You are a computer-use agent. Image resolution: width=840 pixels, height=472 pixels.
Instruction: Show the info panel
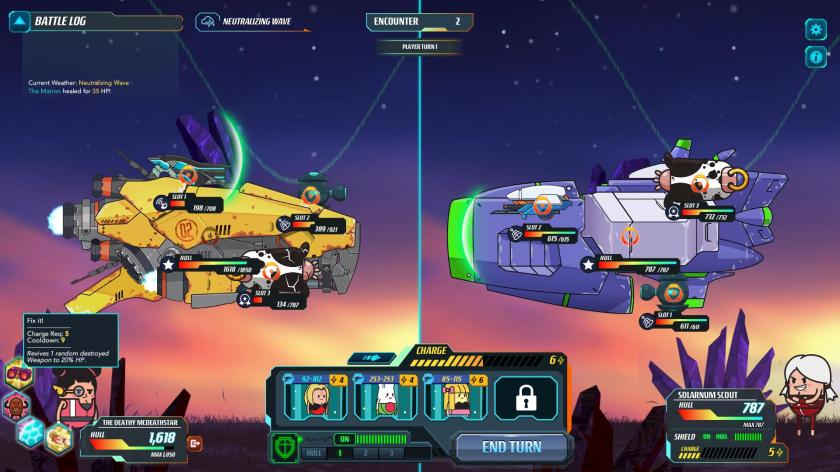click(x=816, y=57)
